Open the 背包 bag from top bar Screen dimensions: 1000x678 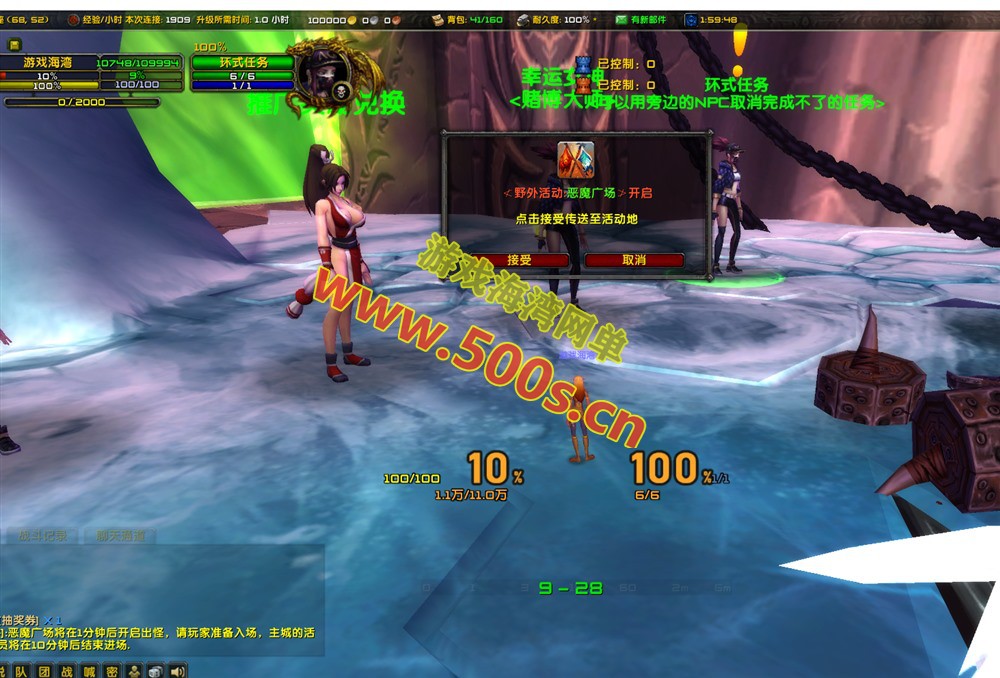(468, 19)
